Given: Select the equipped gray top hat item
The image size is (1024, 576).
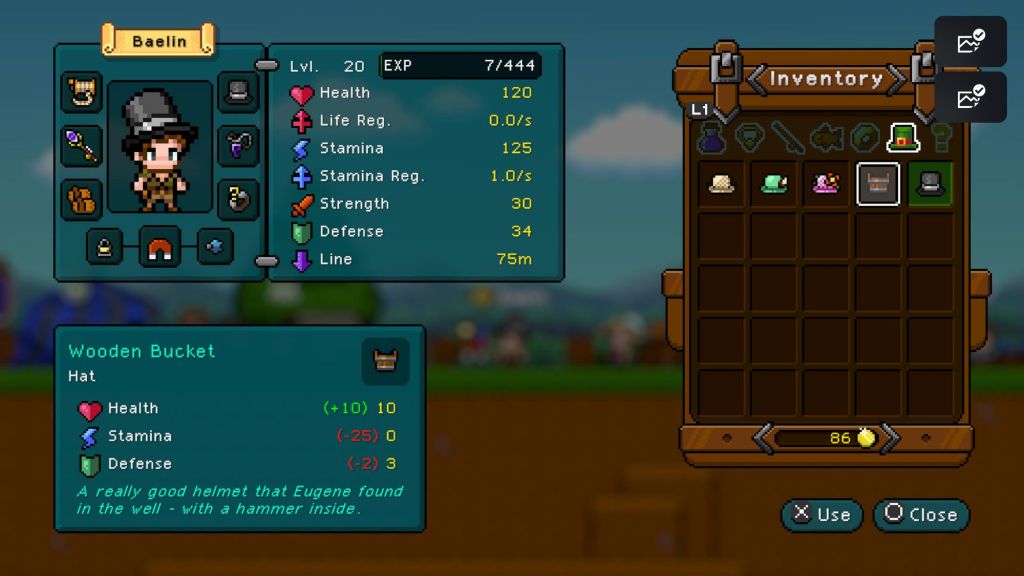Looking at the screenshot, I should click(930, 184).
